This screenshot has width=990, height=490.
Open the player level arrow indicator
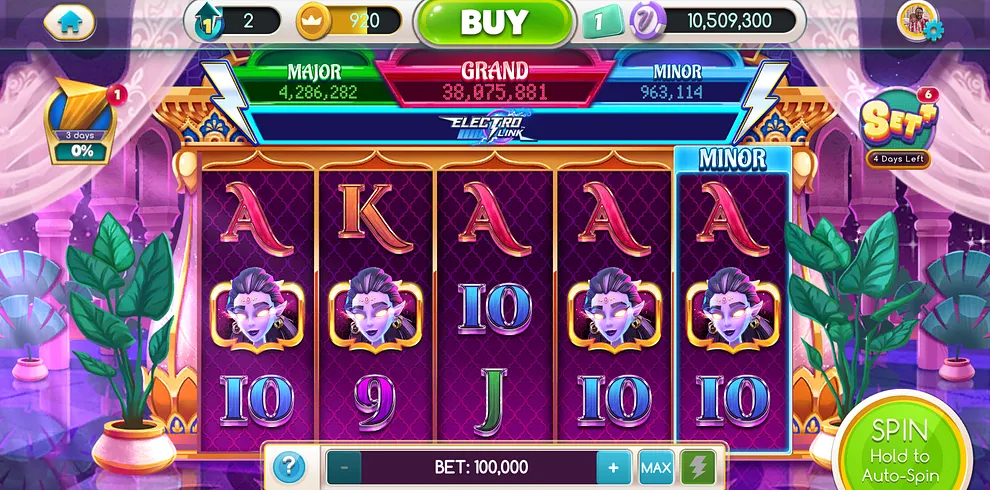click(205, 21)
